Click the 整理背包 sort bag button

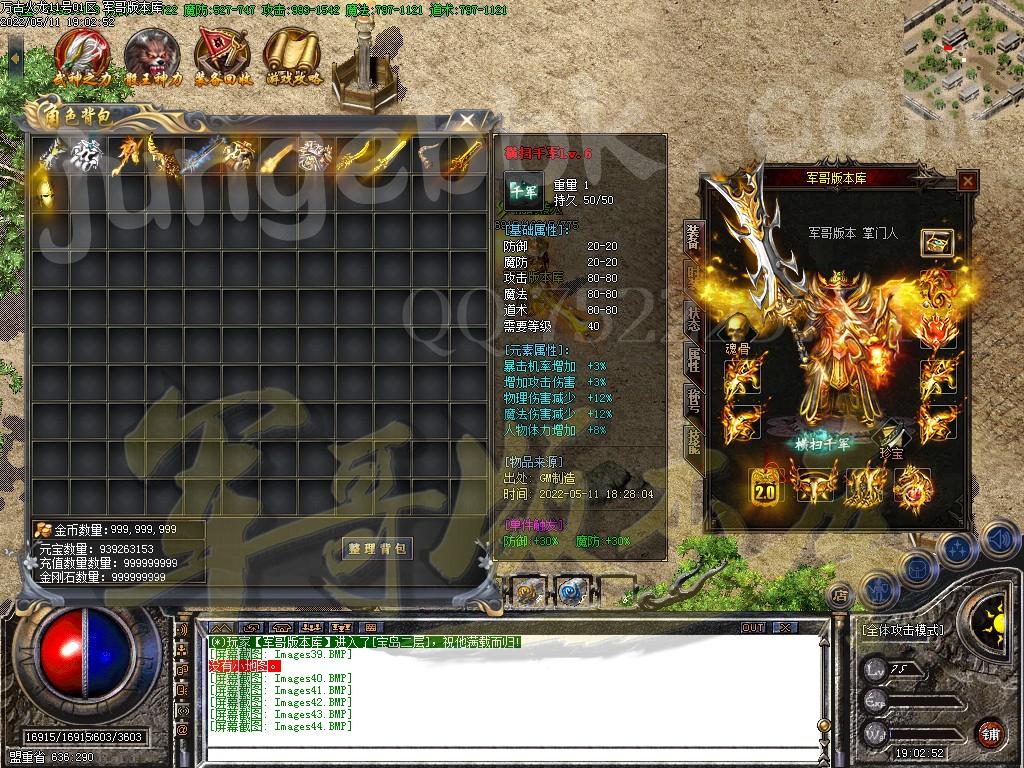(x=377, y=549)
